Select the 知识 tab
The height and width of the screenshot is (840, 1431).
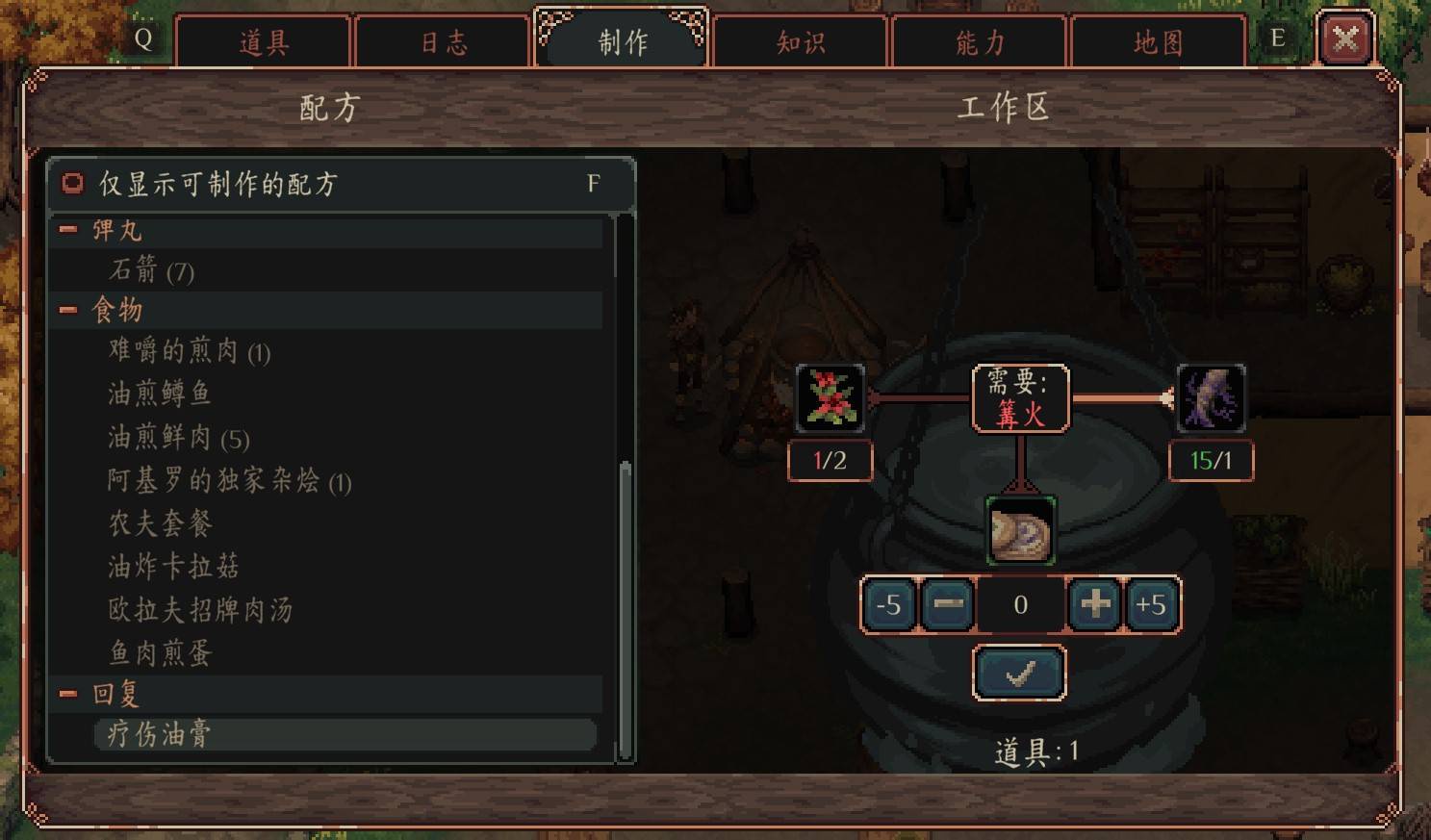(800, 42)
